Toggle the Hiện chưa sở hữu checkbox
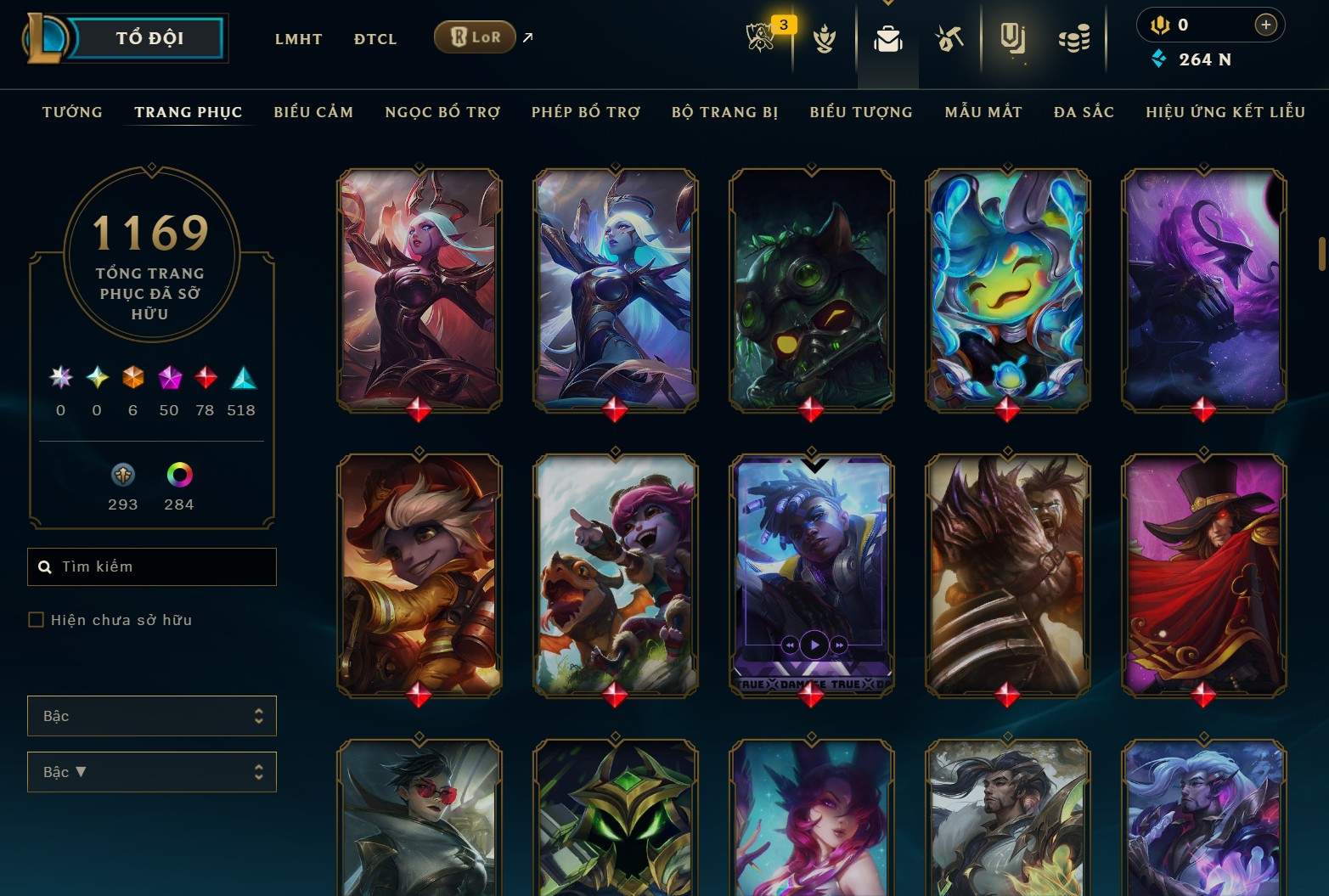The image size is (1329, 896). tap(37, 620)
